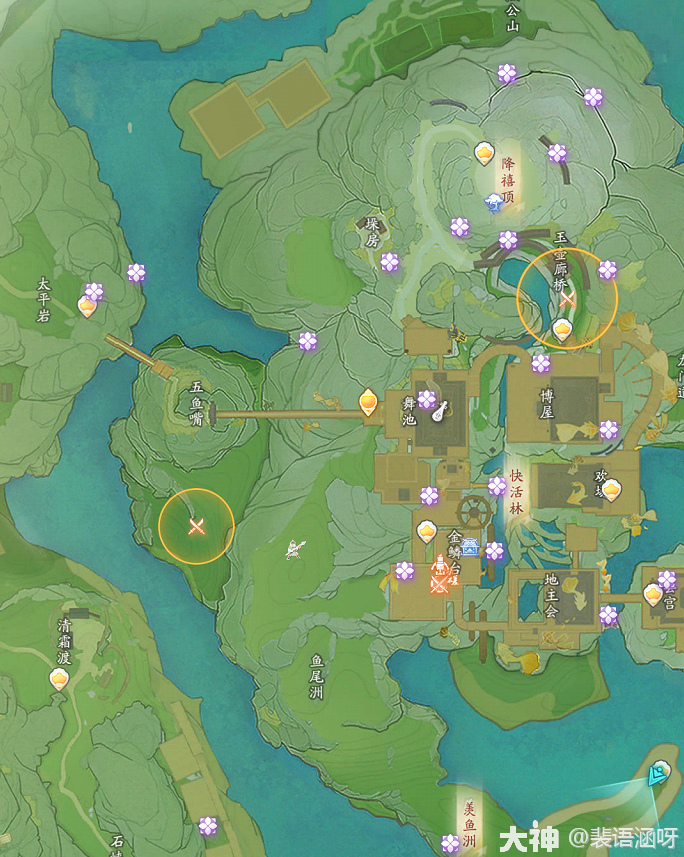Select the crossed swords marker south of 五鱼嘴
The width and height of the screenshot is (684, 857).
click(197, 526)
